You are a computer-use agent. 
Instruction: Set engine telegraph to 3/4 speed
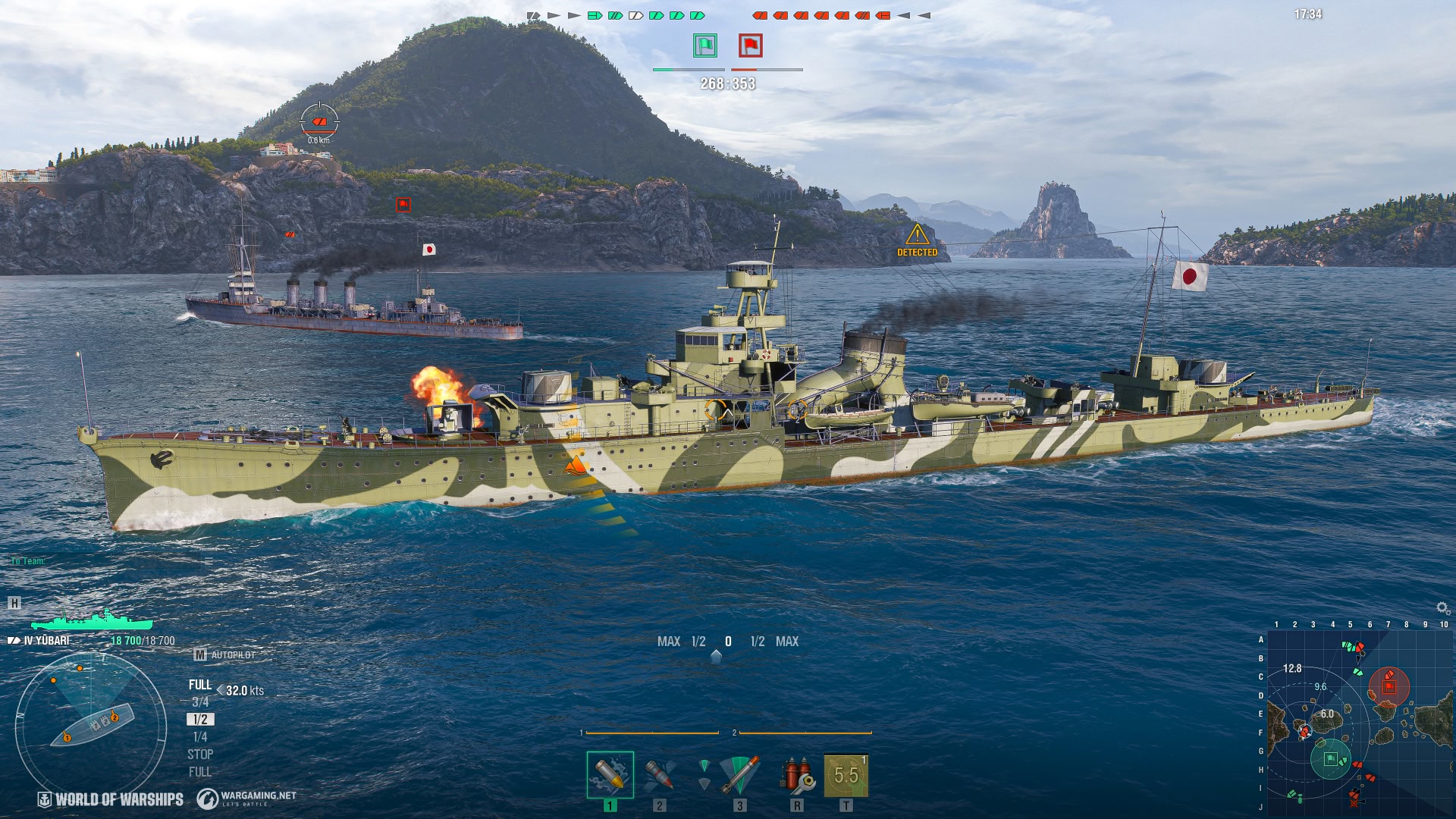(200, 702)
